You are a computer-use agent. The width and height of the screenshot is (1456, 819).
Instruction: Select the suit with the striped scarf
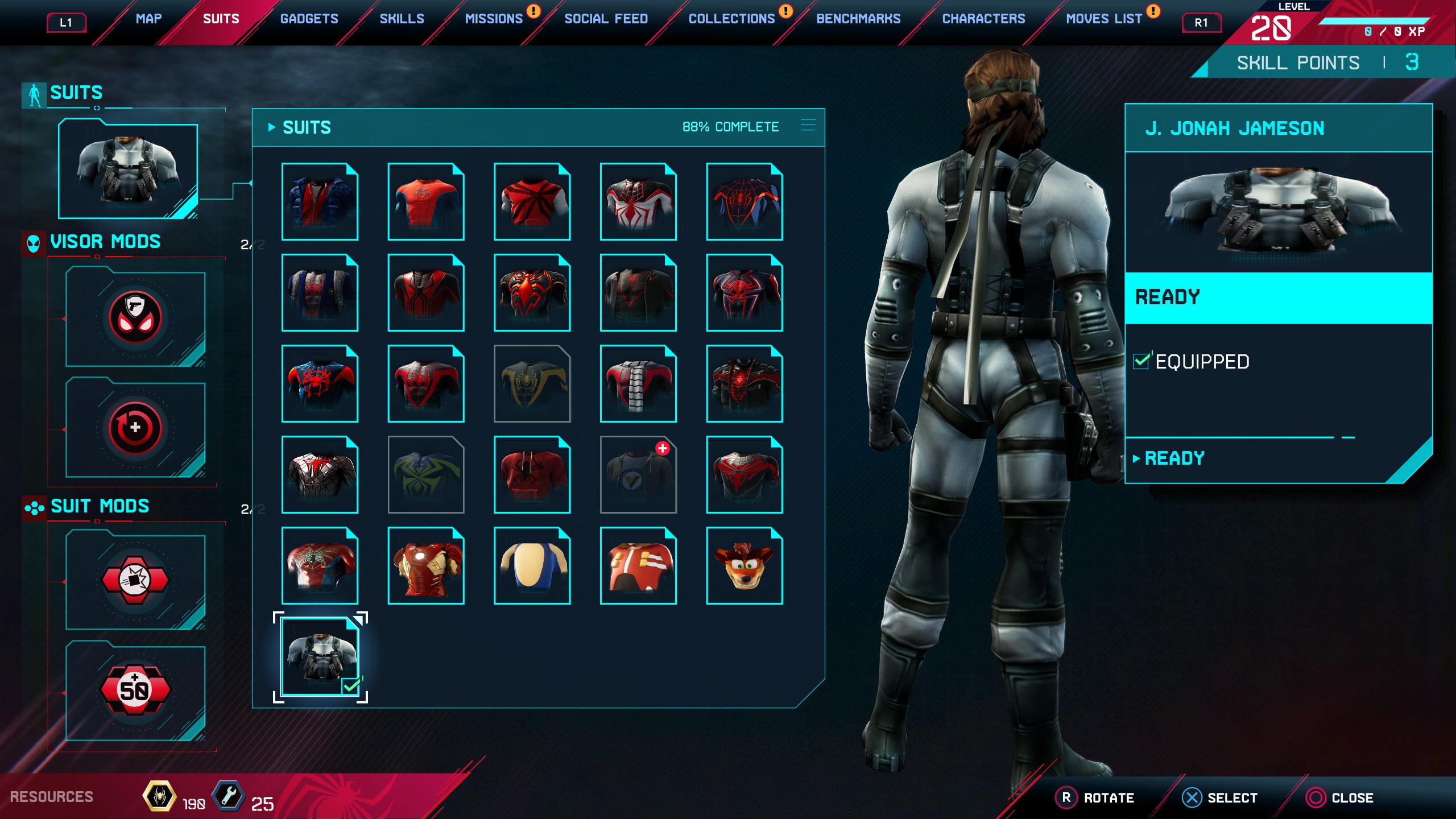[638, 384]
